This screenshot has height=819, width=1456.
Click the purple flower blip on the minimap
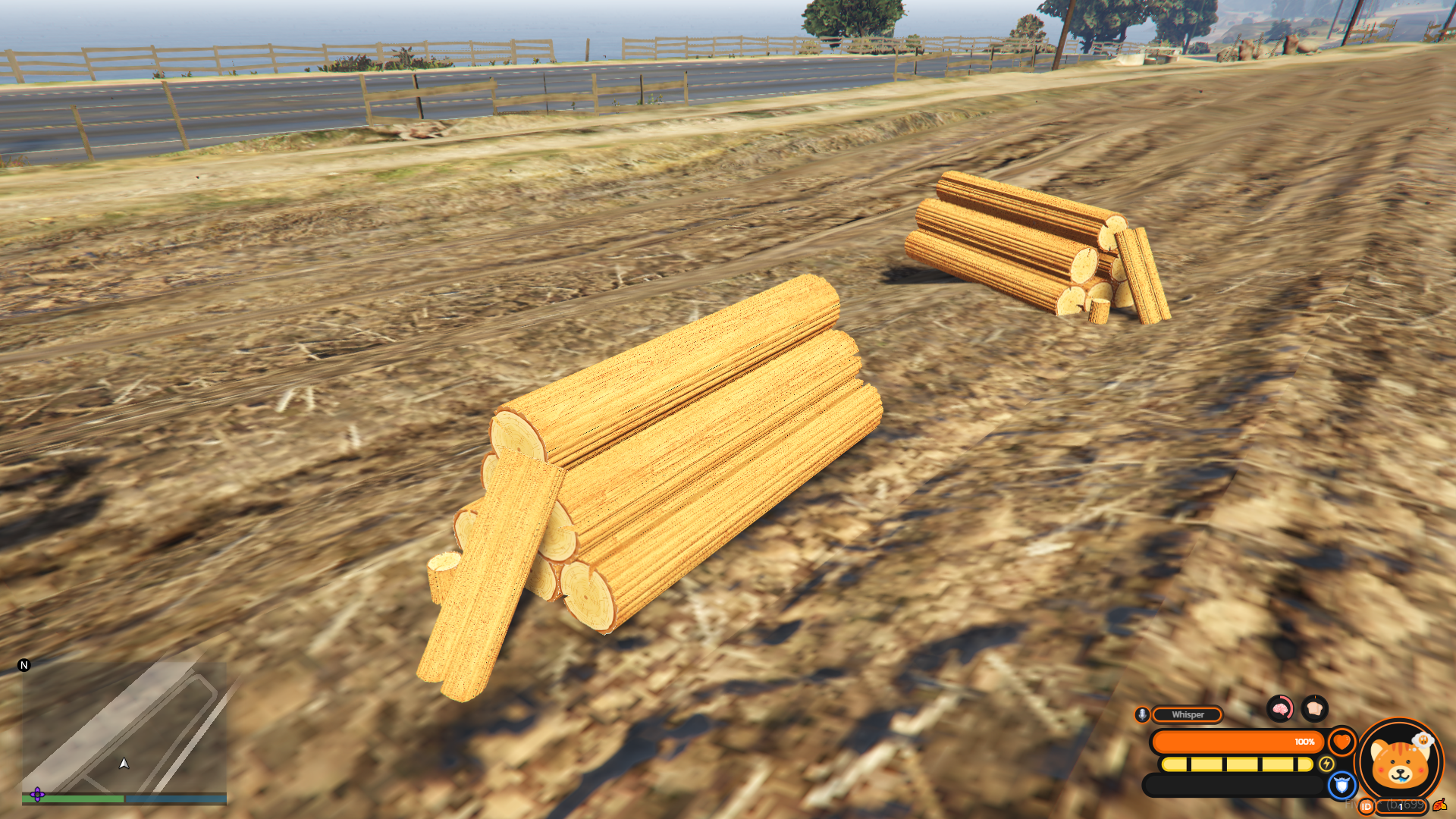click(37, 795)
